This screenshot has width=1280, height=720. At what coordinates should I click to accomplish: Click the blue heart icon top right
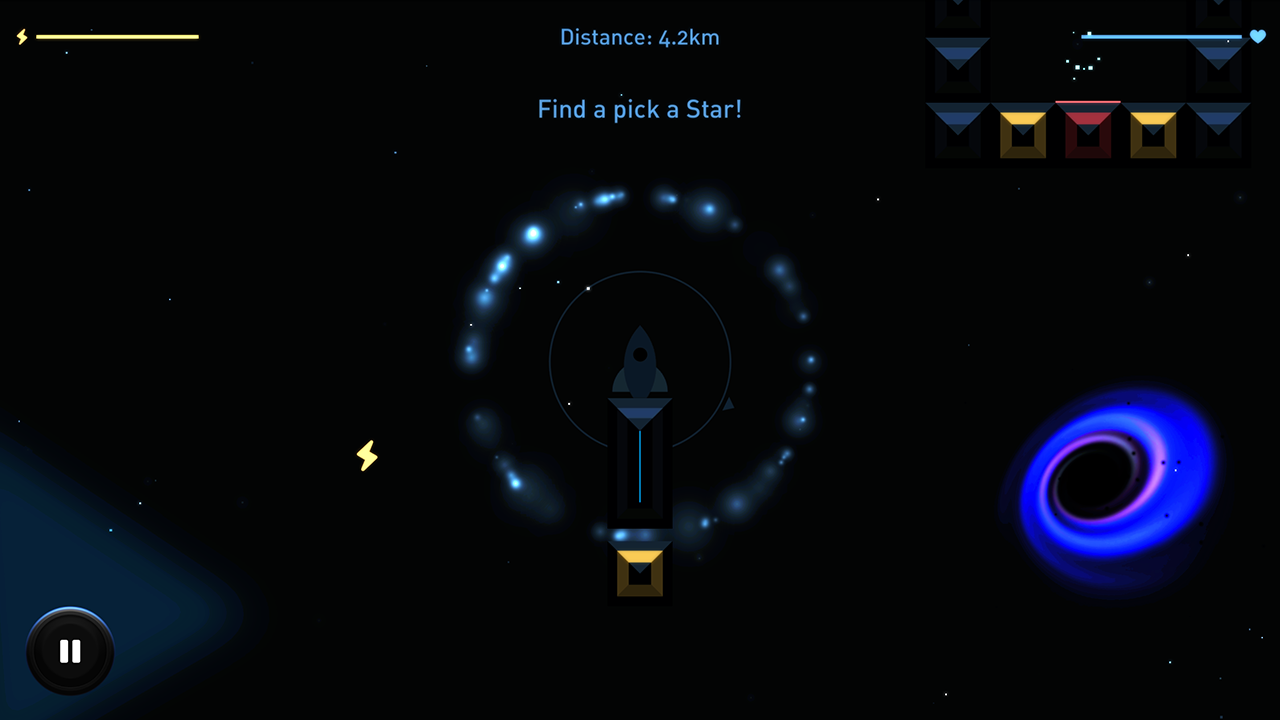[x=1257, y=37]
